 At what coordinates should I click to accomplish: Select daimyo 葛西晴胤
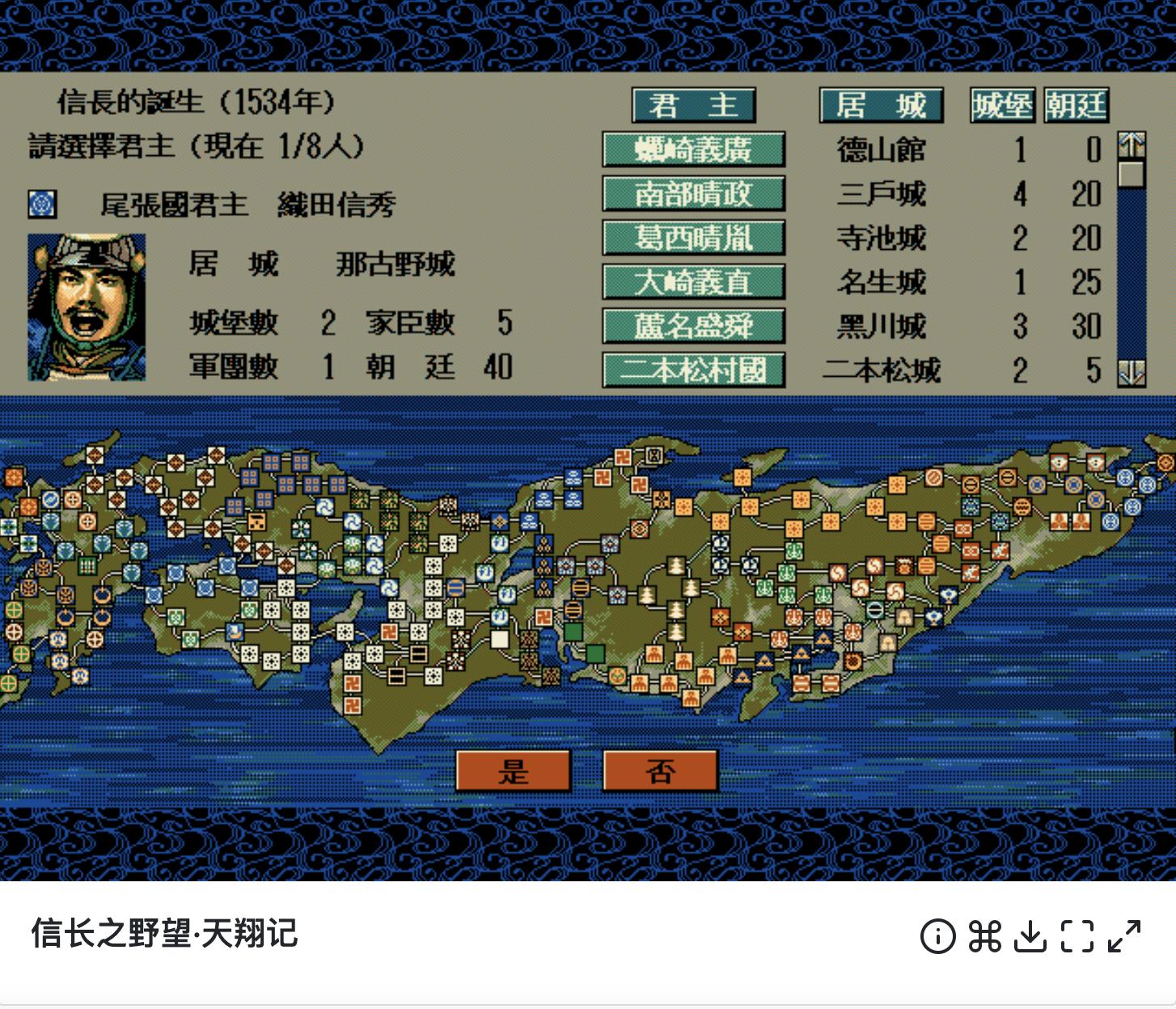(693, 239)
